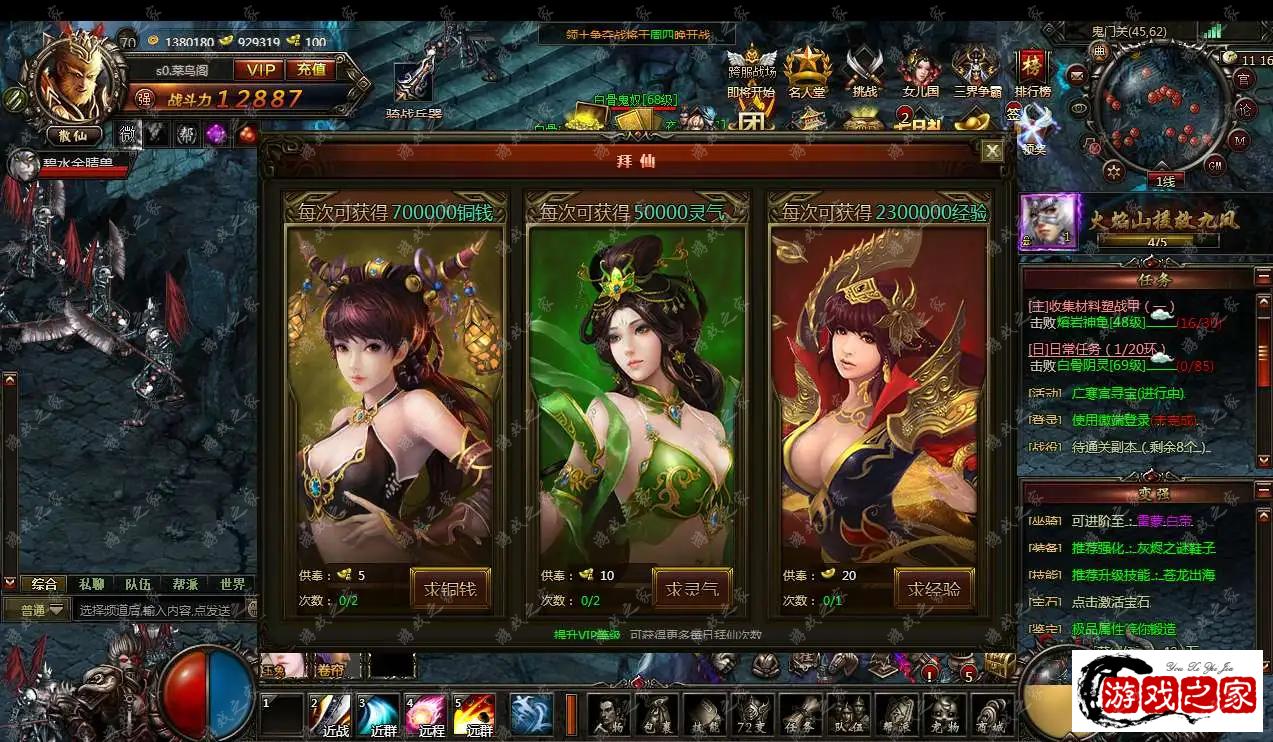Screen dimensions: 1273x742
Task: Open the VIP panel
Action: click(258, 69)
